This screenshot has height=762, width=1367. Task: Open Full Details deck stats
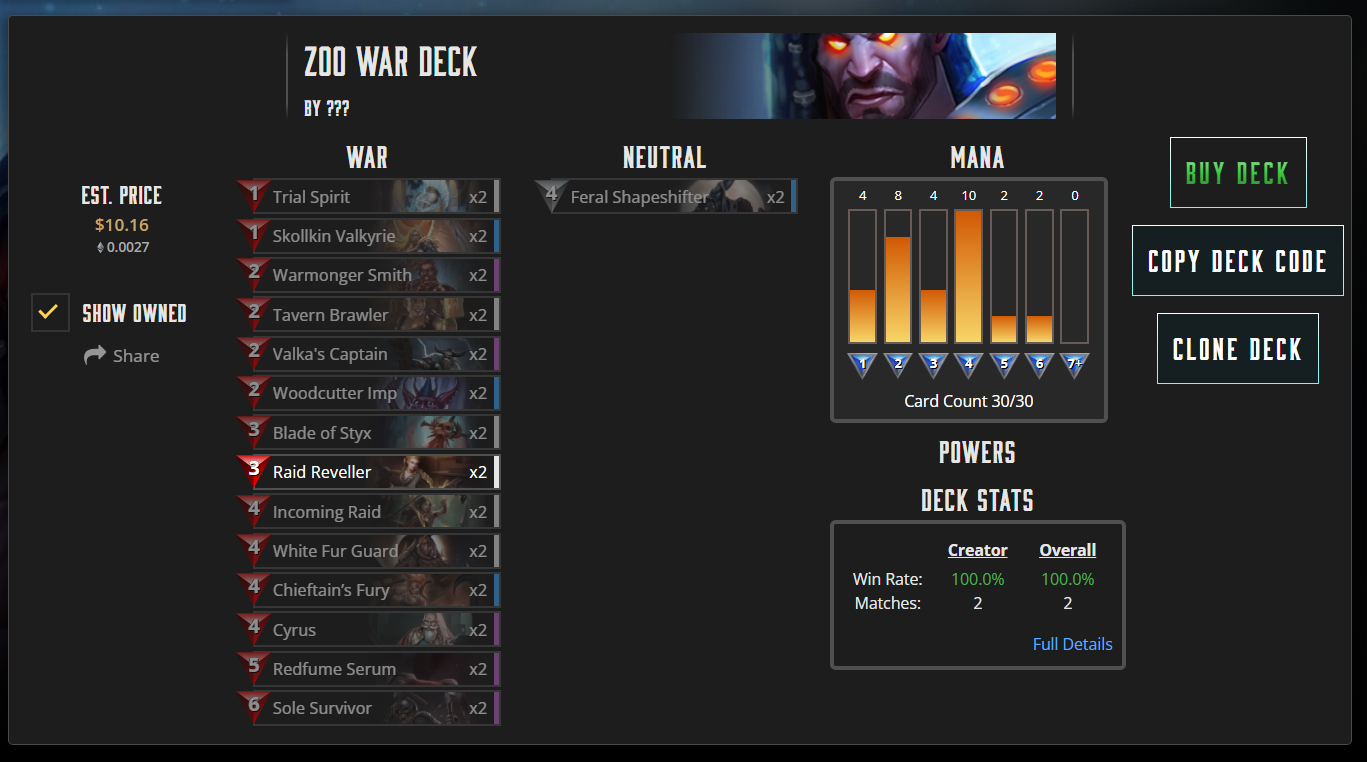(x=1072, y=644)
